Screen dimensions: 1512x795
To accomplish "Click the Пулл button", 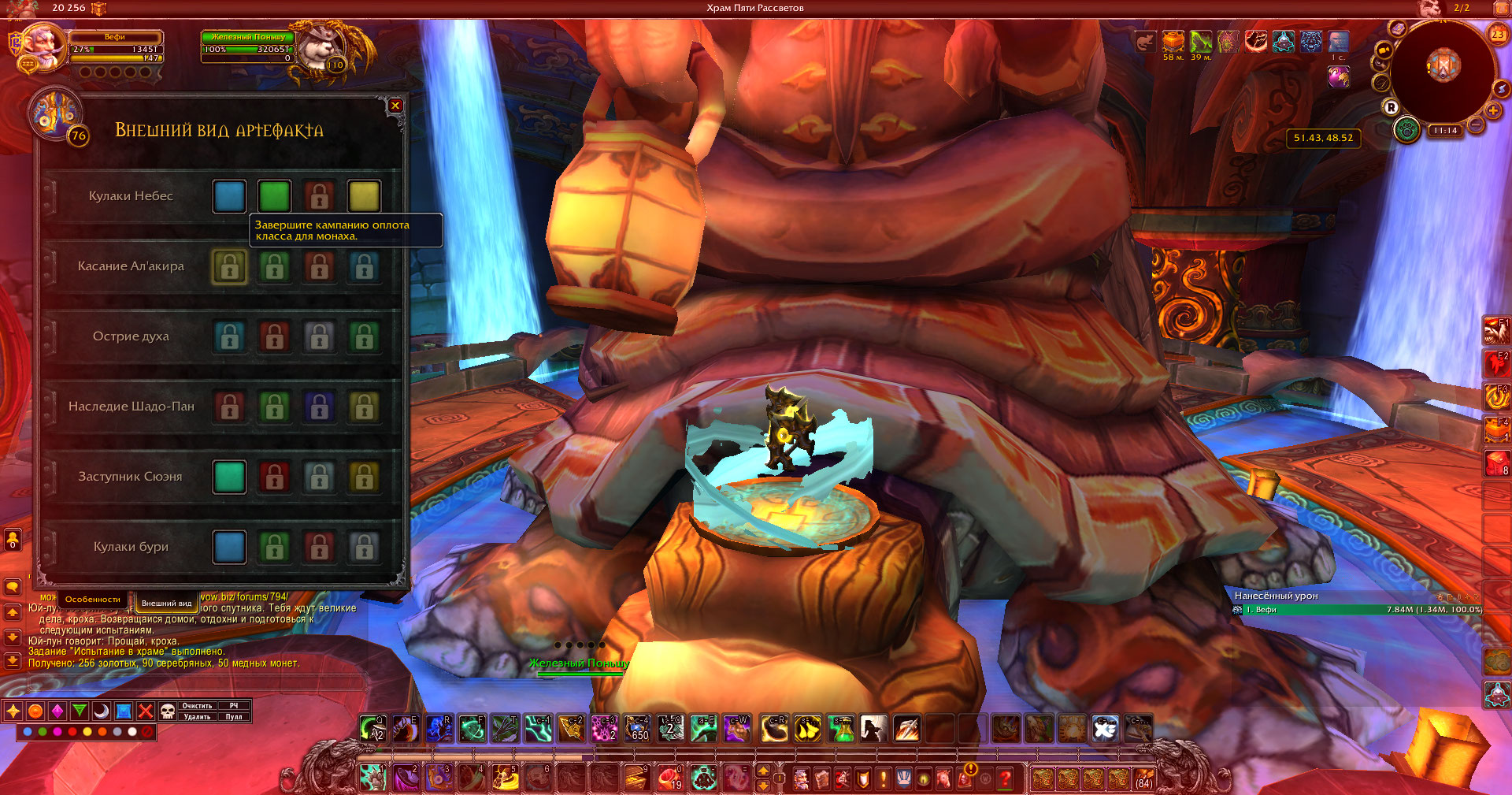I will coord(234,717).
